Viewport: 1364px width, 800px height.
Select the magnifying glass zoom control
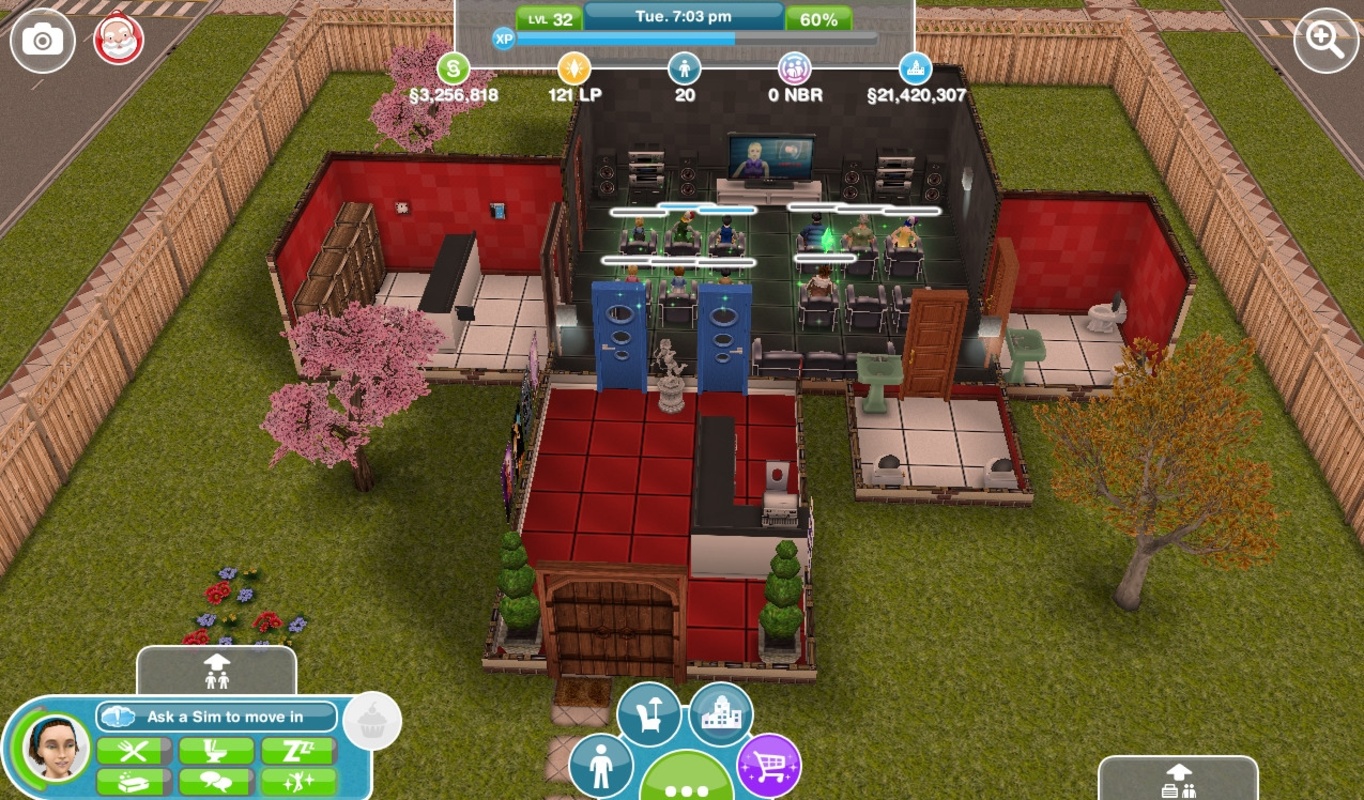1325,39
